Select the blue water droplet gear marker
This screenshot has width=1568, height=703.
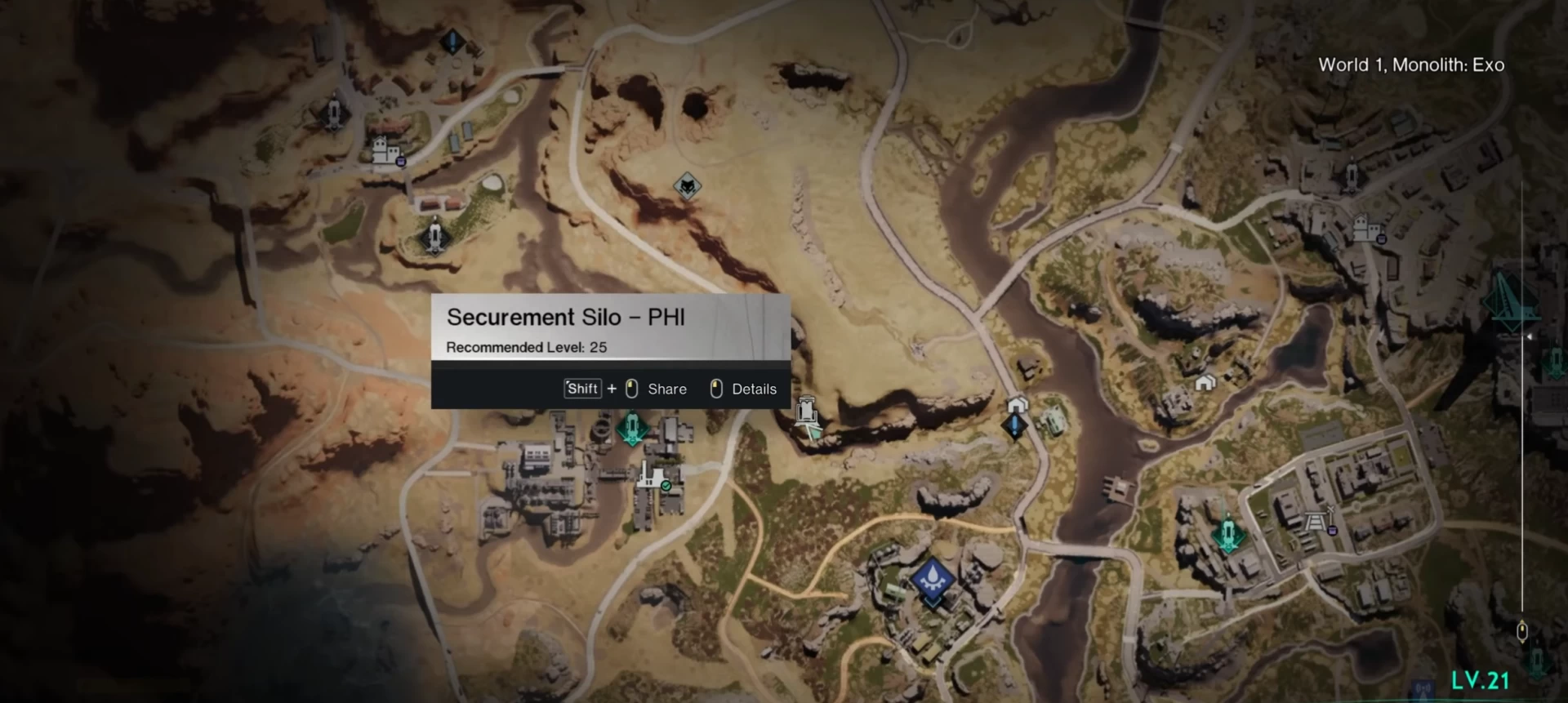tap(933, 581)
